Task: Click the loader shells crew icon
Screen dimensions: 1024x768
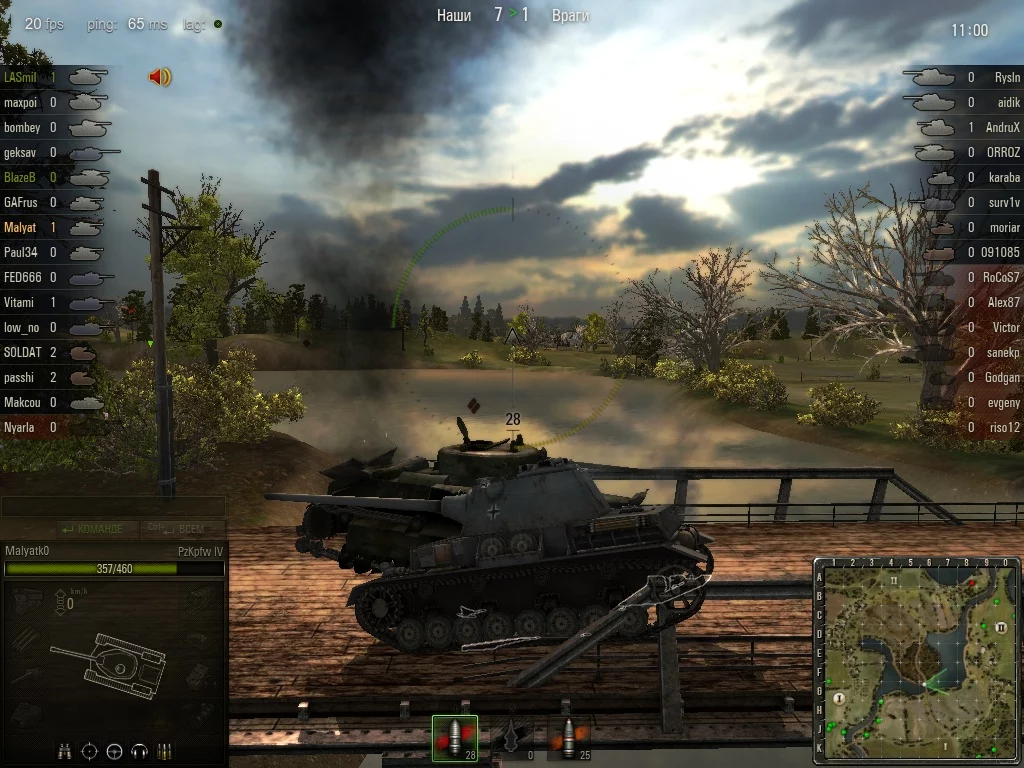Action: pyautogui.click(x=165, y=751)
